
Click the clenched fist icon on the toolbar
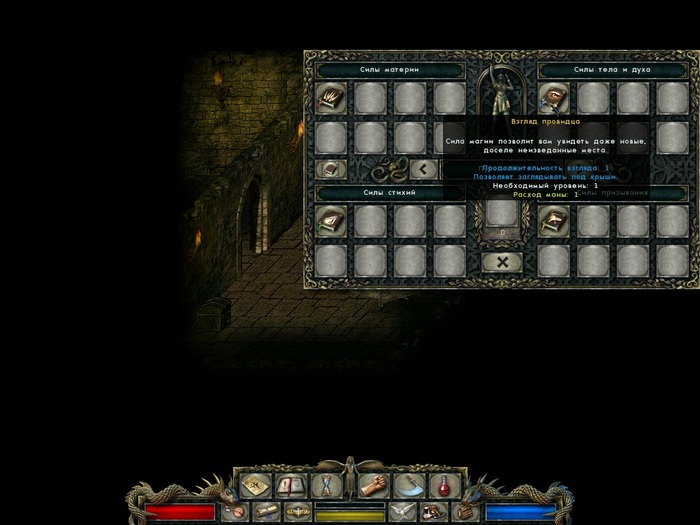point(374,486)
